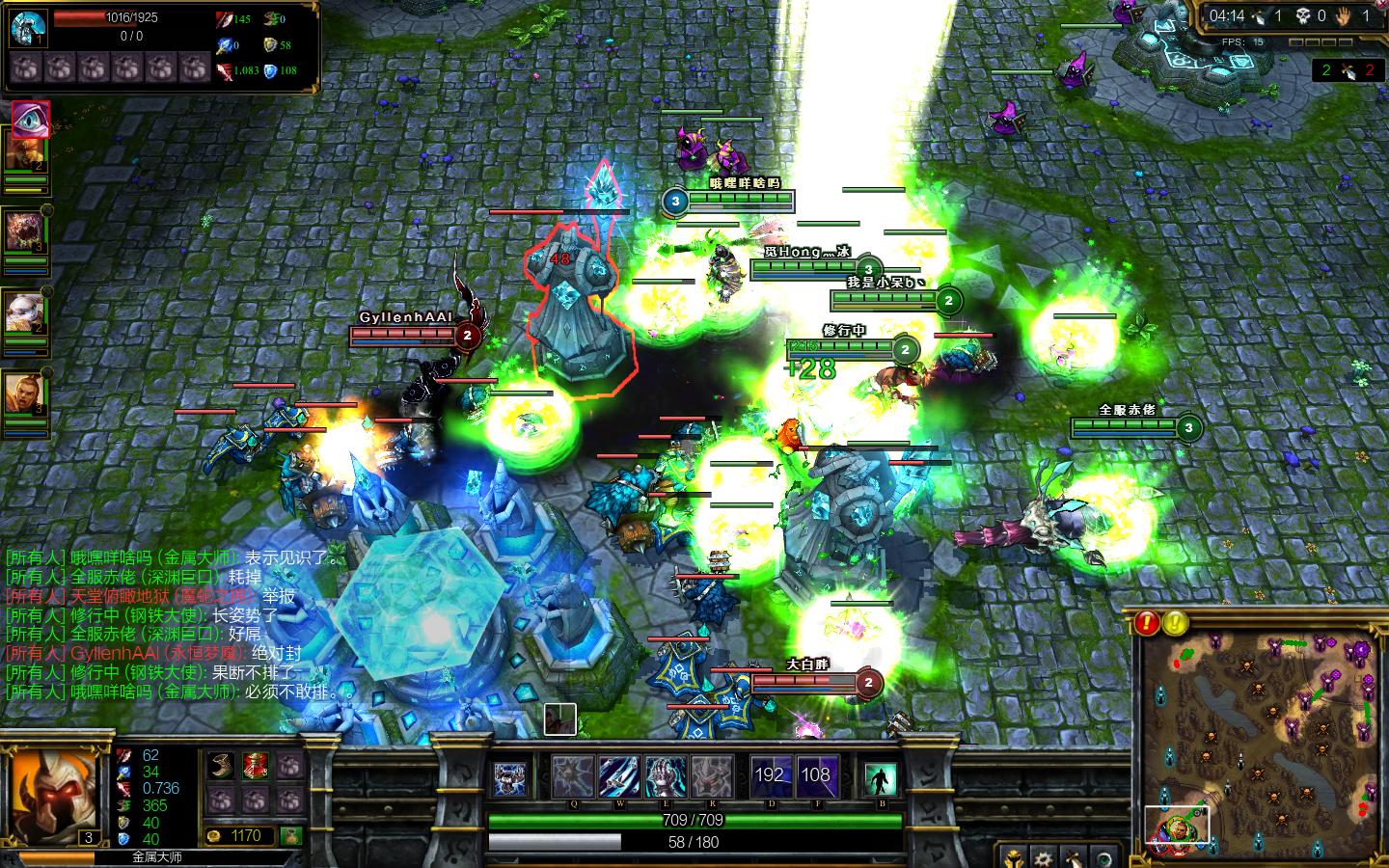This screenshot has width=1389, height=868.
Task: Send the yellow exclamation alert ping
Action: click(1174, 622)
